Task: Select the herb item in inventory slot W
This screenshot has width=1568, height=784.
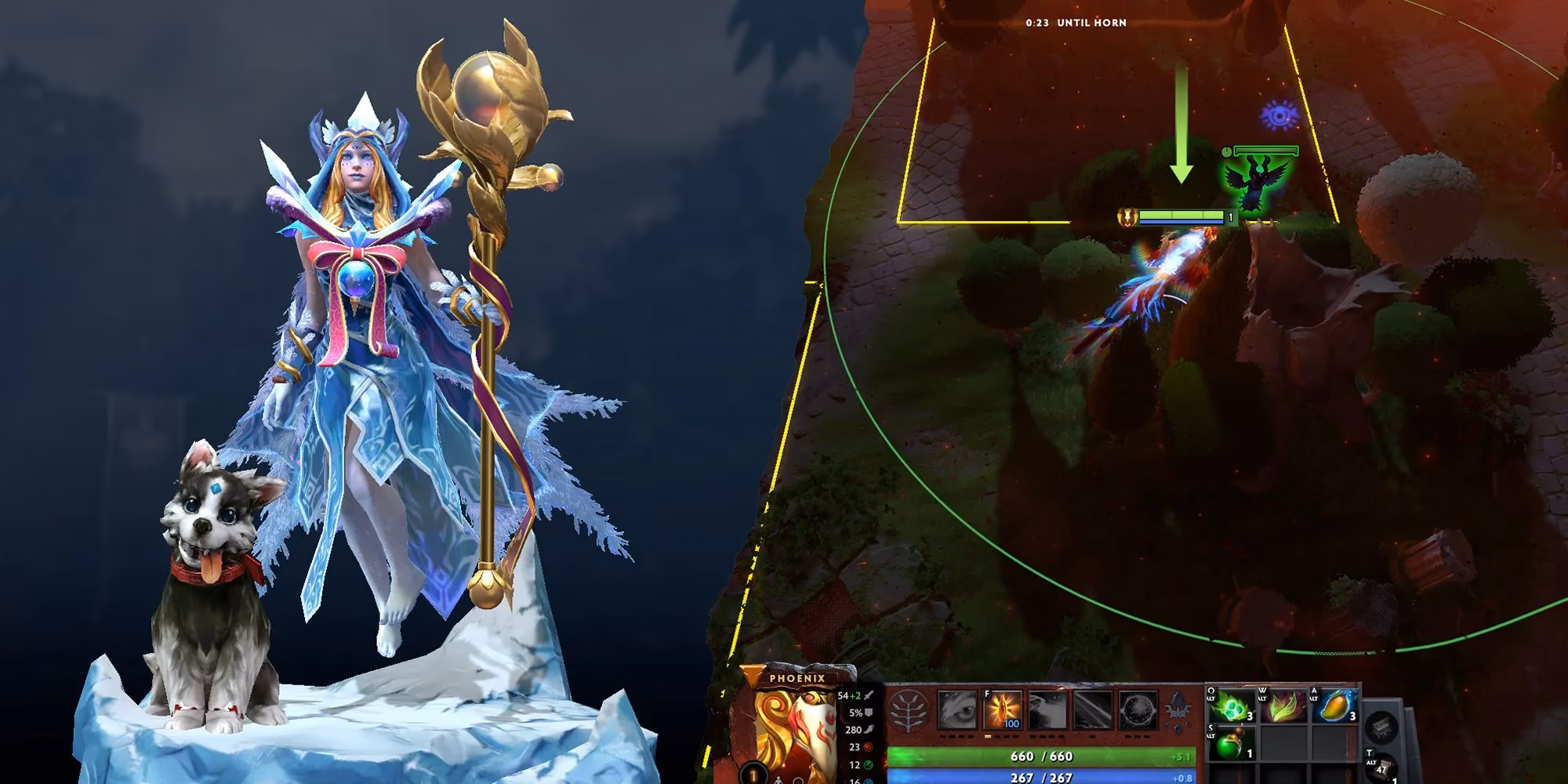Action: point(1286,707)
